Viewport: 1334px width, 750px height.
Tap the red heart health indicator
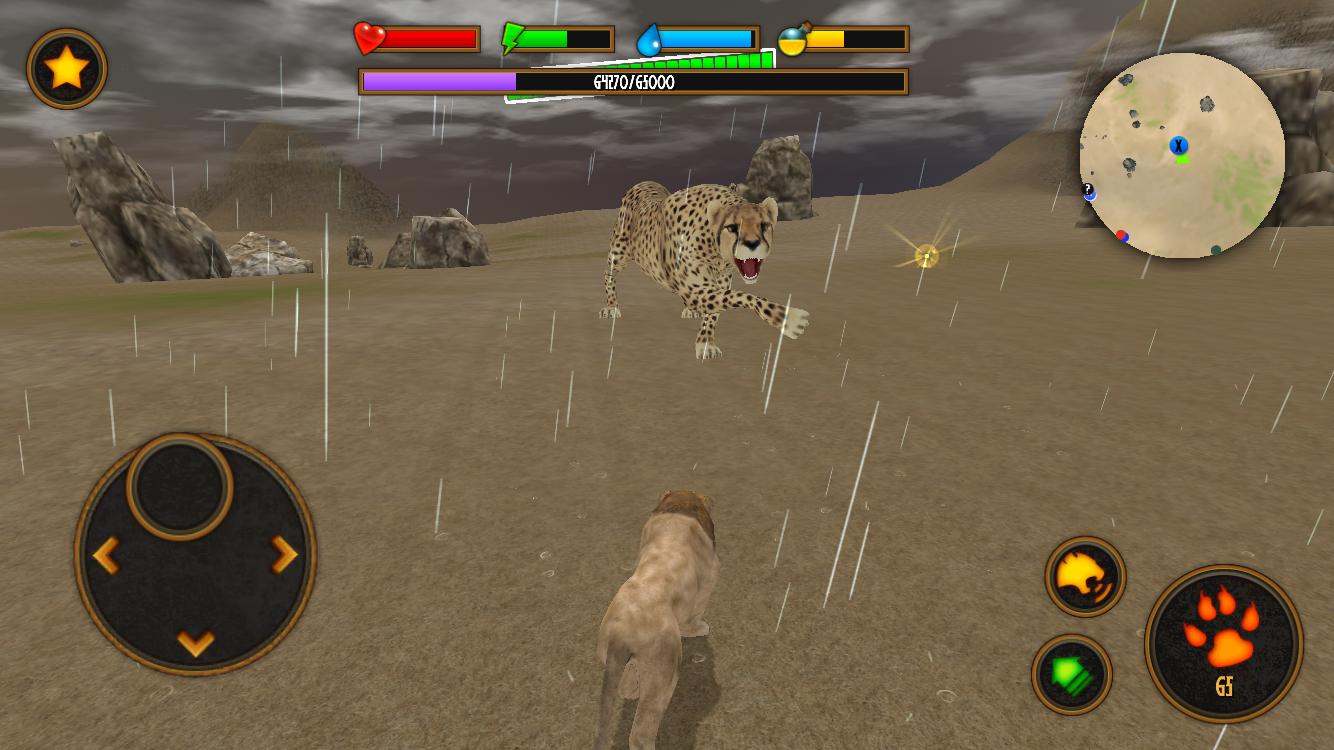click(x=368, y=38)
